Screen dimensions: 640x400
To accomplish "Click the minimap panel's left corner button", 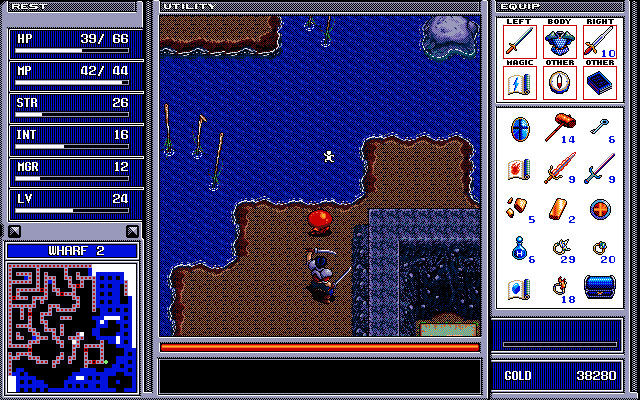I will [x=14, y=232].
